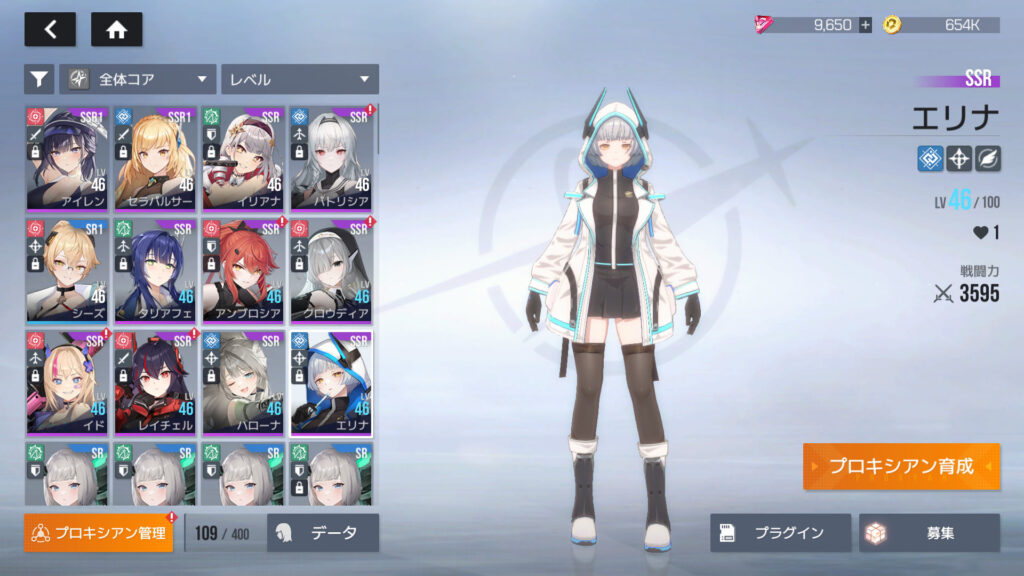Pick the パトリシア character card

331,156
